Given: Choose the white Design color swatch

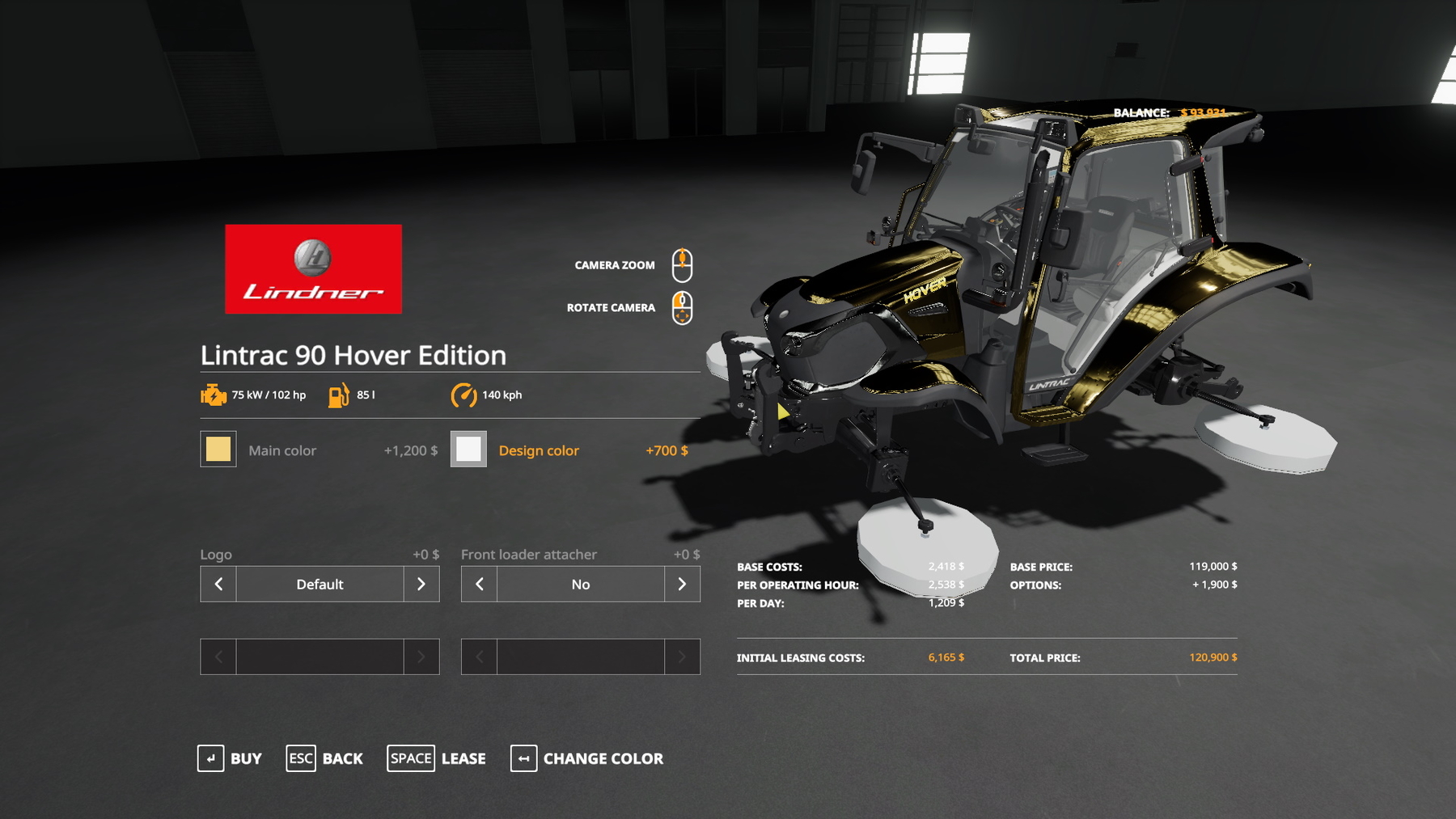Looking at the screenshot, I should click(468, 450).
